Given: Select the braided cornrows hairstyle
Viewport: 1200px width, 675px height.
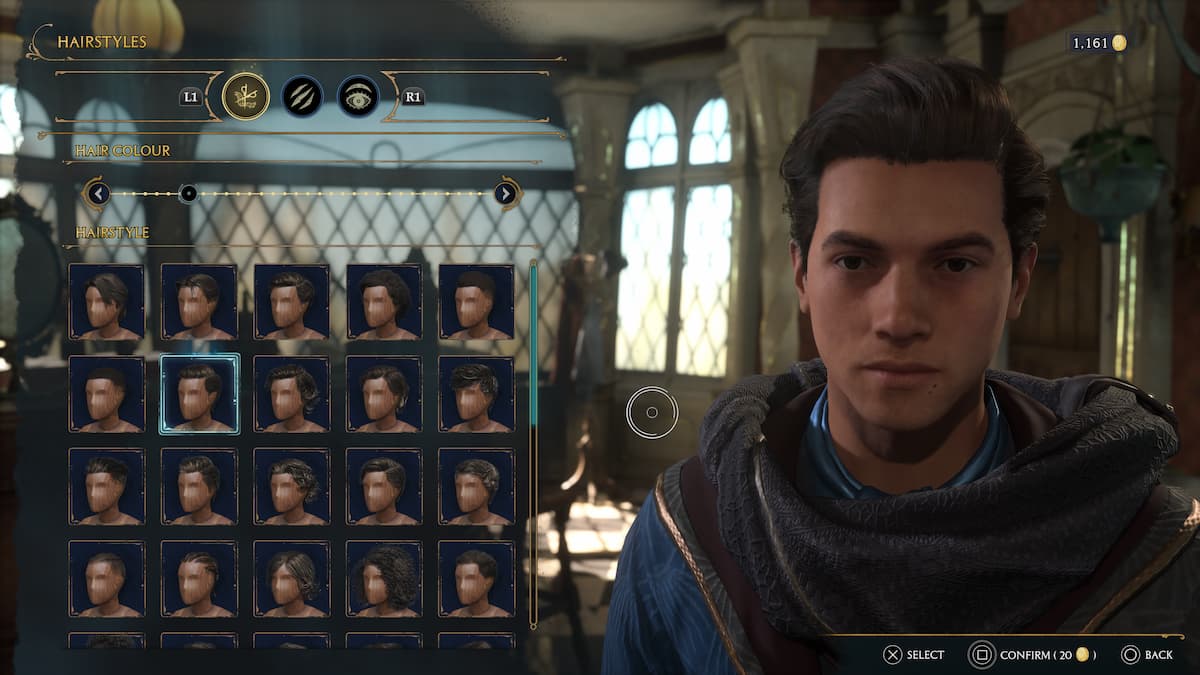Looking at the screenshot, I should 199,578.
